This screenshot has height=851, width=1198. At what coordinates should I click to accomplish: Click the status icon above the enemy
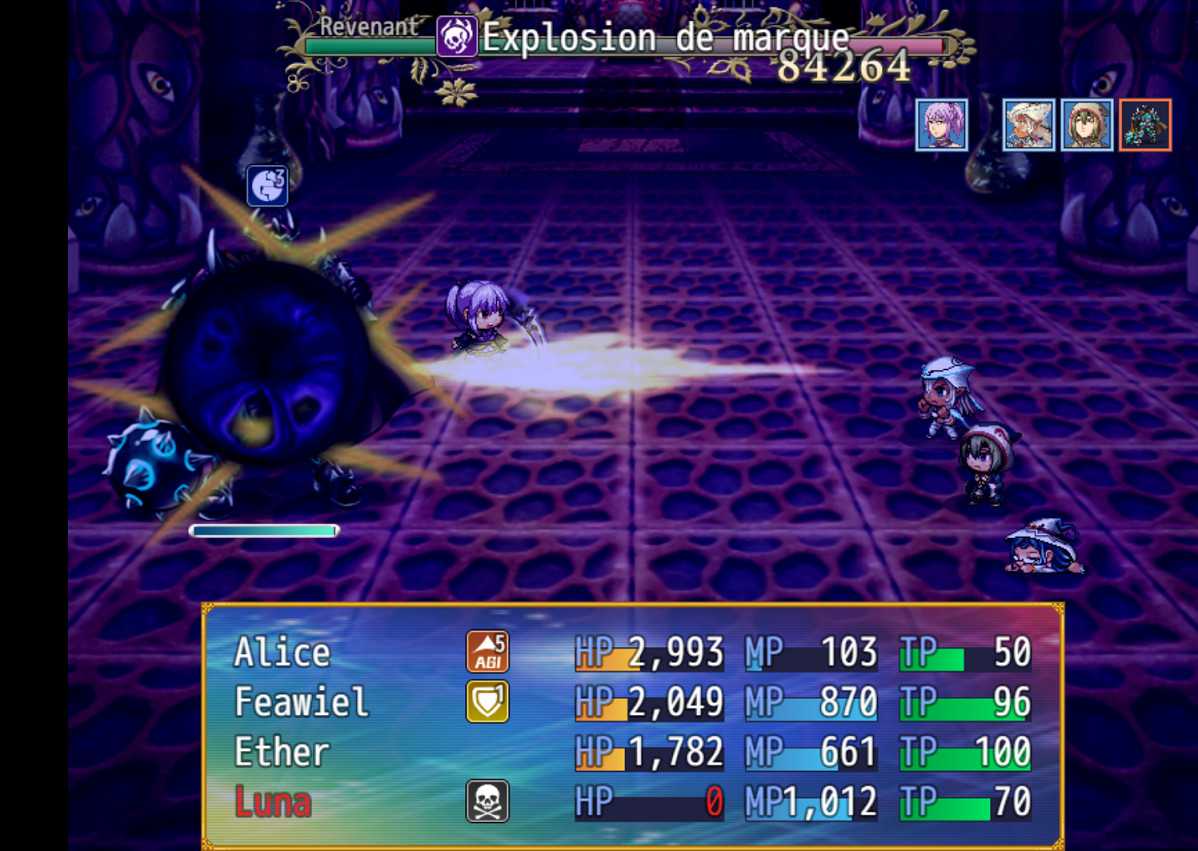coord(267,186)
